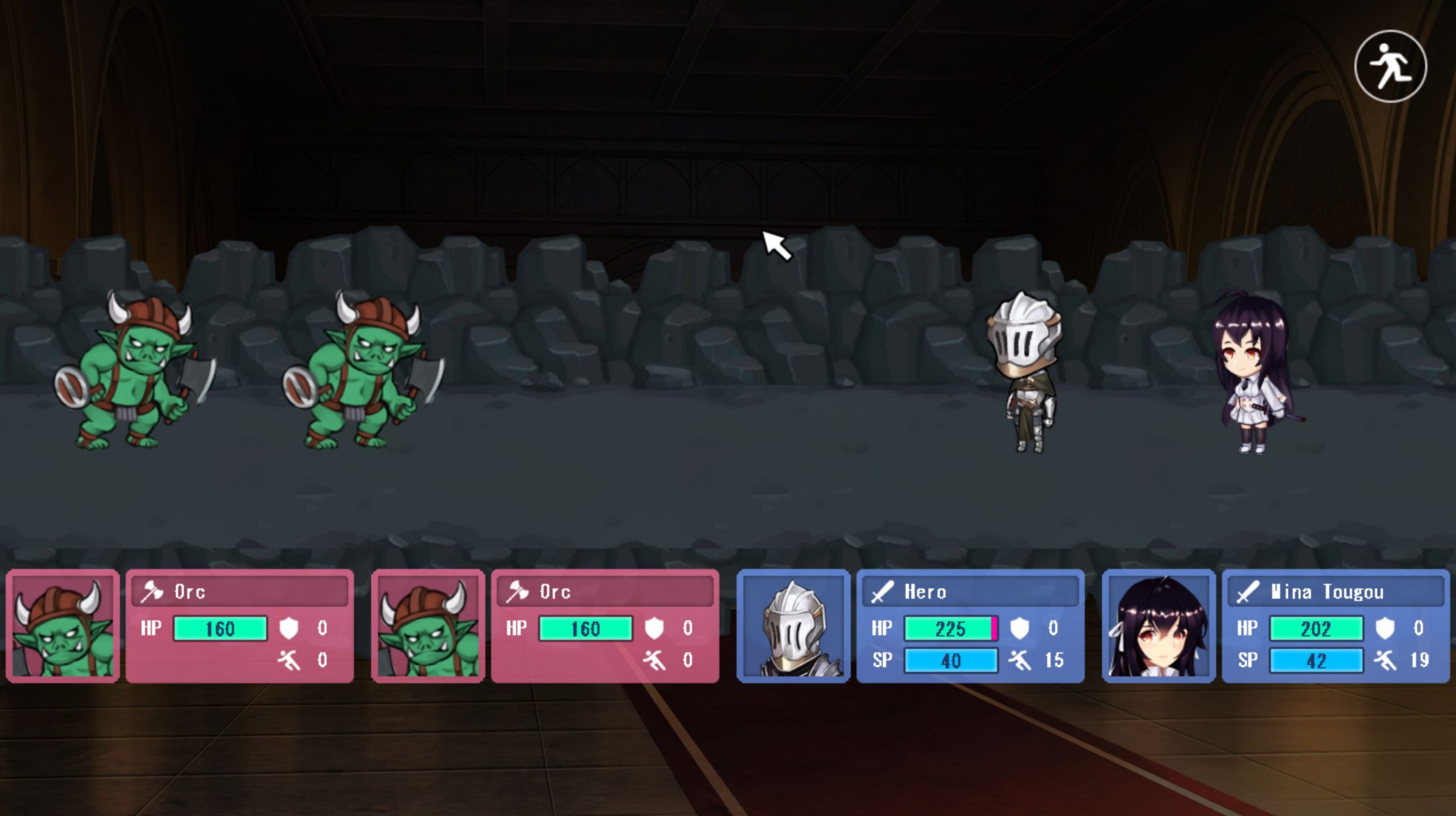Click the running man escape button
This screenshot has width=1456, height=816.
point(1390,66)
